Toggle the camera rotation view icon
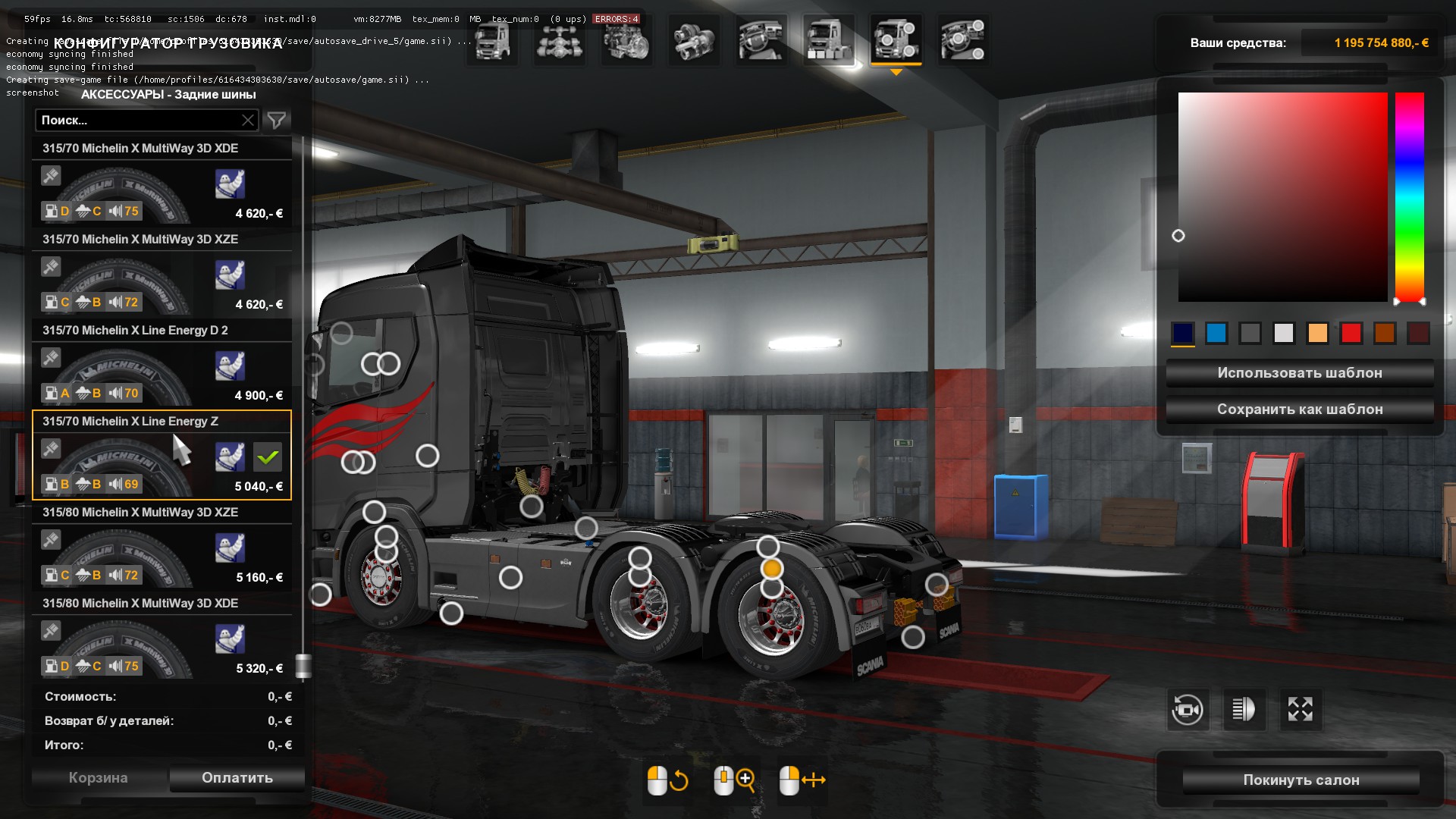This screenshot has width=1456, height=819. (1187, 710)
